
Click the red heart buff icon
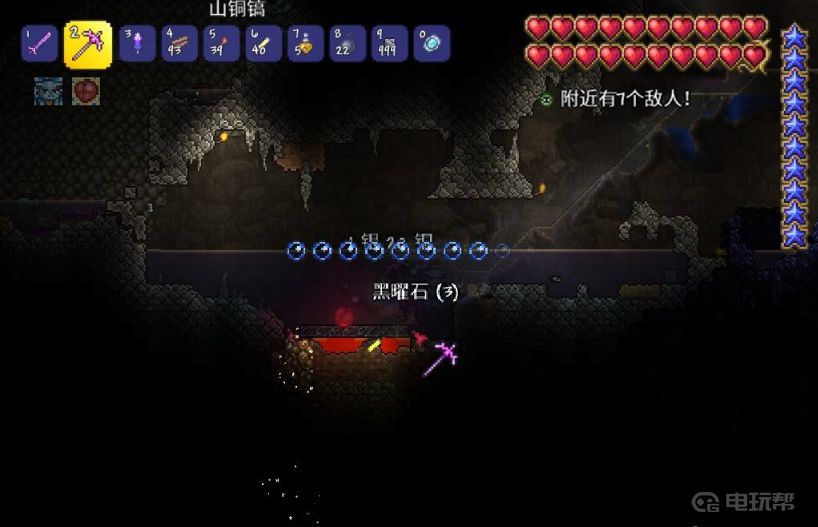point(85,91)
